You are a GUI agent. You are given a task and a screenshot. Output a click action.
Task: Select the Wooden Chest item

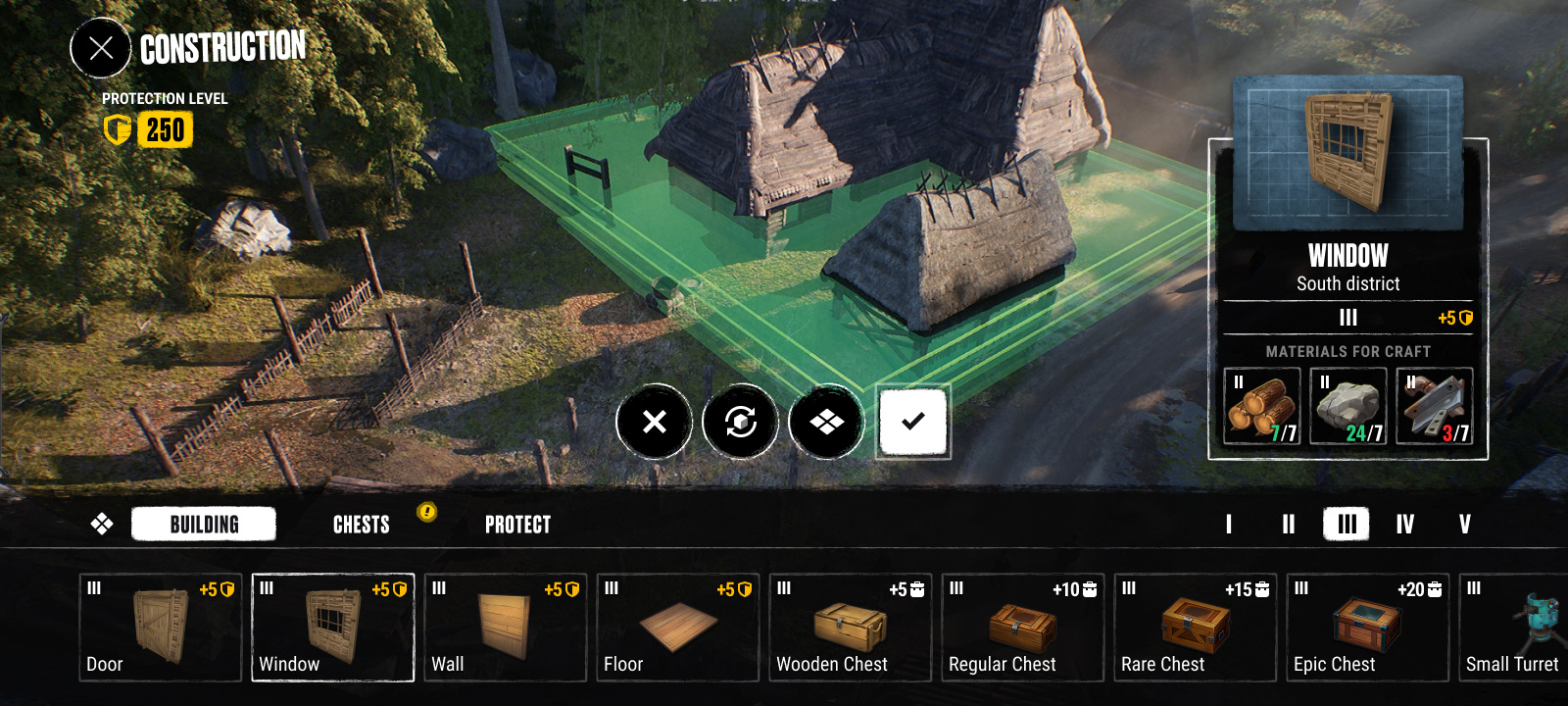coord(850,628)
